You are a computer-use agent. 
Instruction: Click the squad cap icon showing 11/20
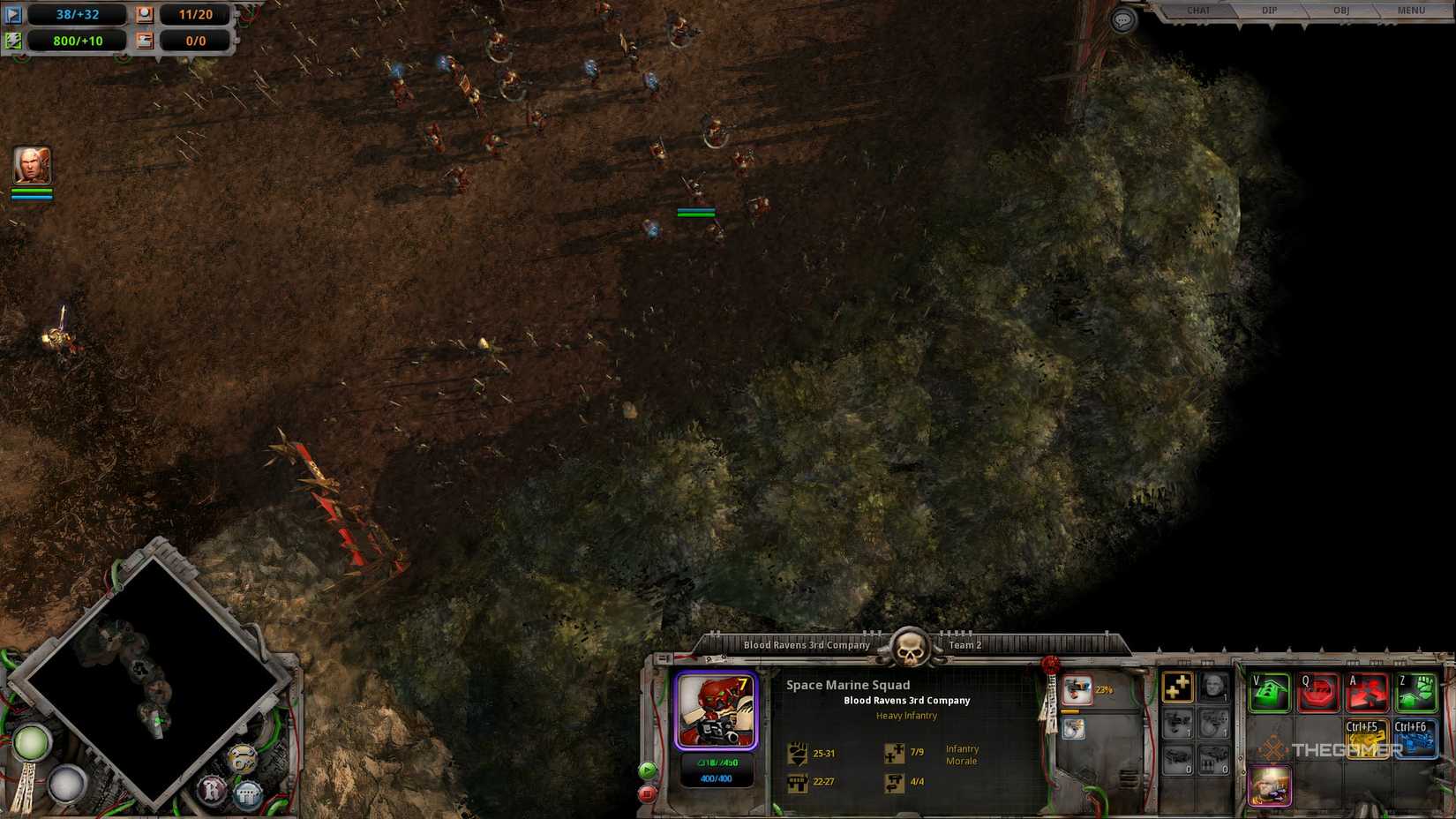[x=144, y=14]
